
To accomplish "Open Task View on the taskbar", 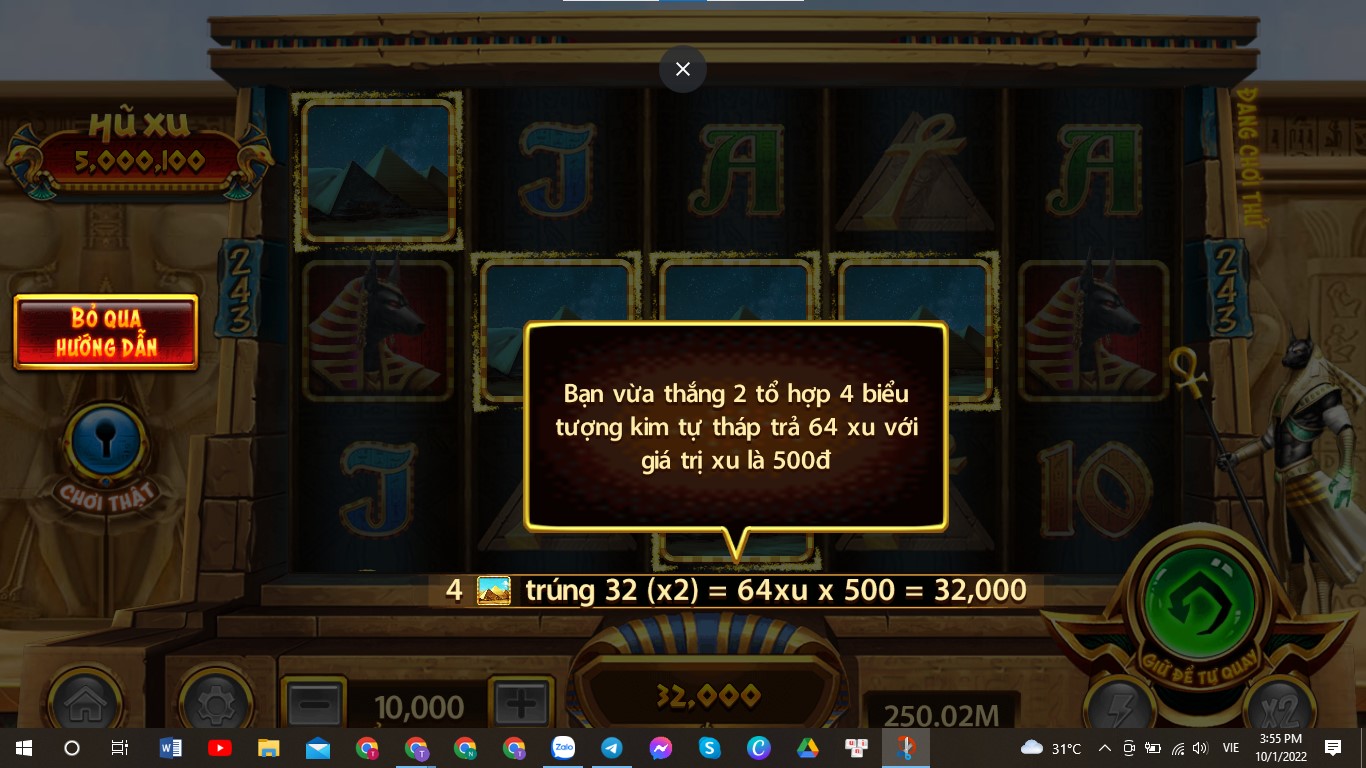I will (x=120, y=747).
